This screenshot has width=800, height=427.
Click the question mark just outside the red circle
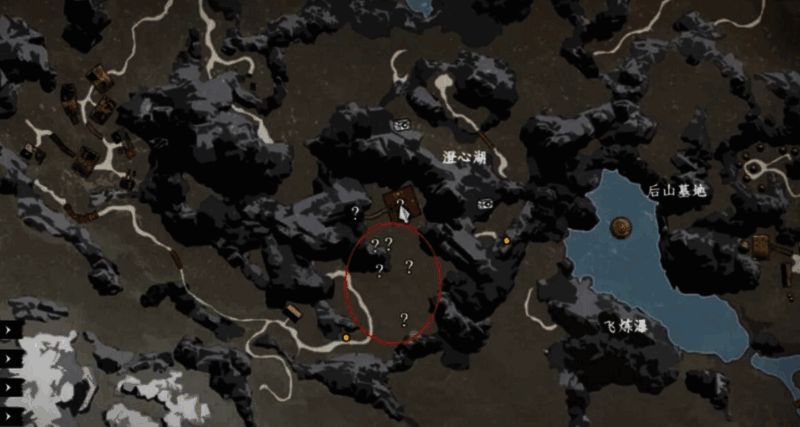[354, 212]
